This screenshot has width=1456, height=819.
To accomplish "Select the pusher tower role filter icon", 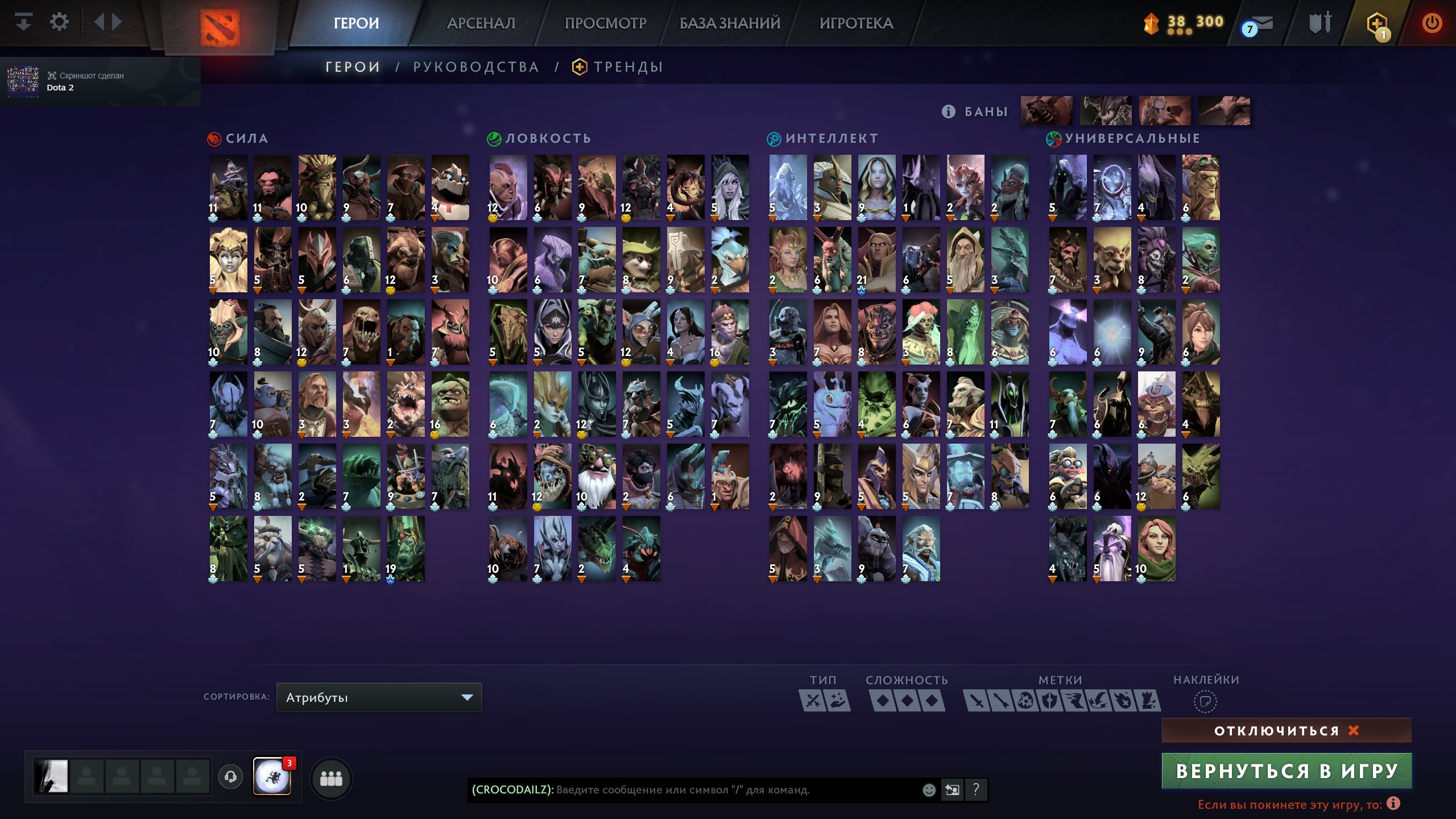I will pos(1148,702).
